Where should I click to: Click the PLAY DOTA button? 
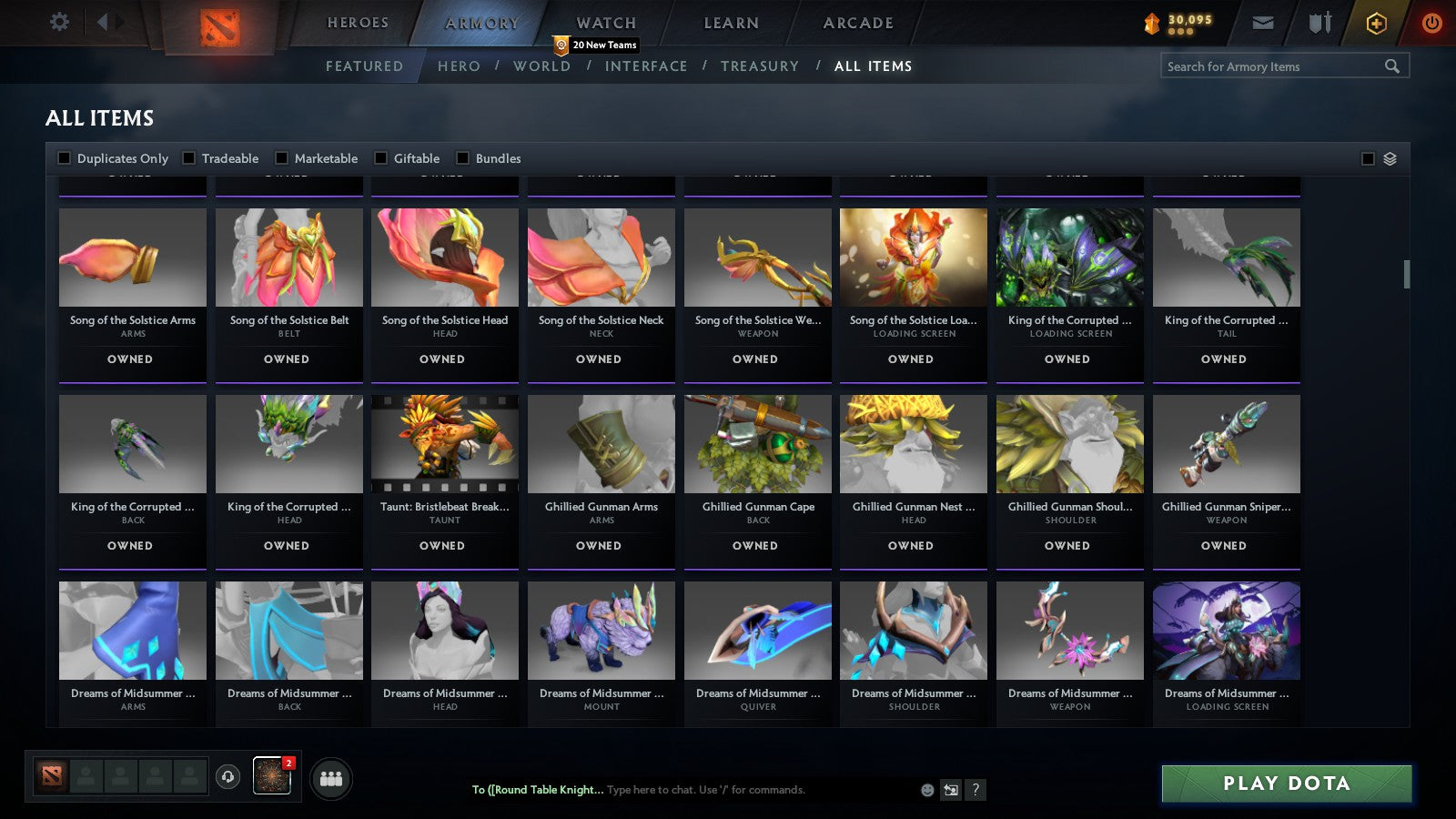click(1286, 783)
